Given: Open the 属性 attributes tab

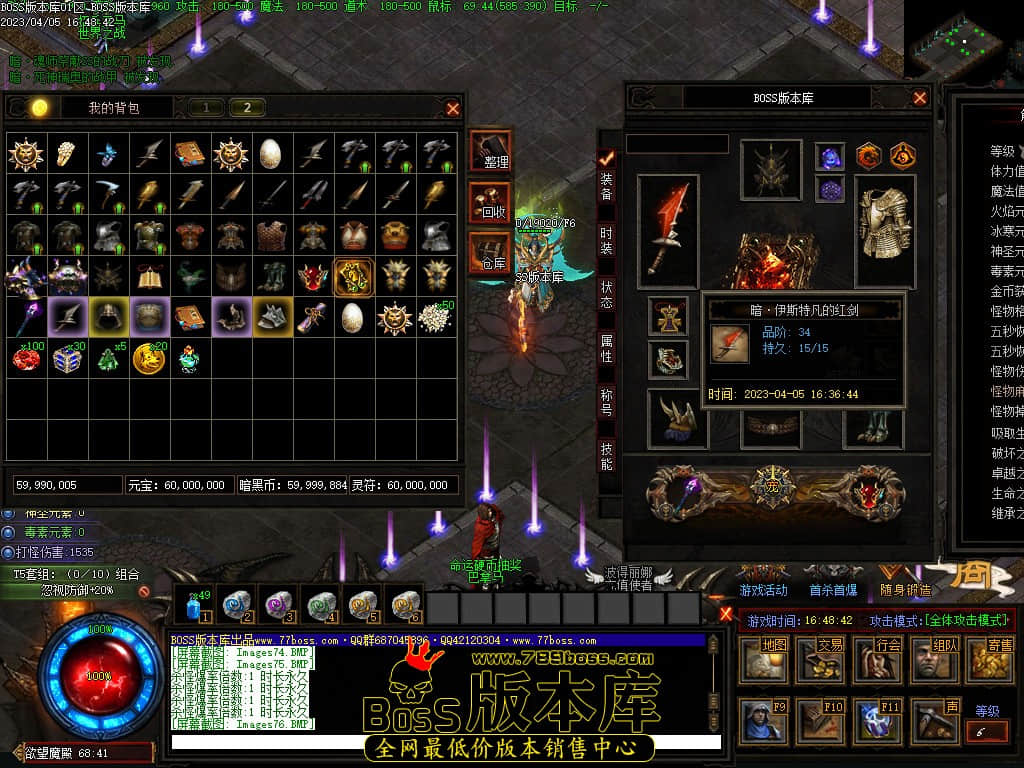Looking at the screenshot, I should tap(606, 348).
